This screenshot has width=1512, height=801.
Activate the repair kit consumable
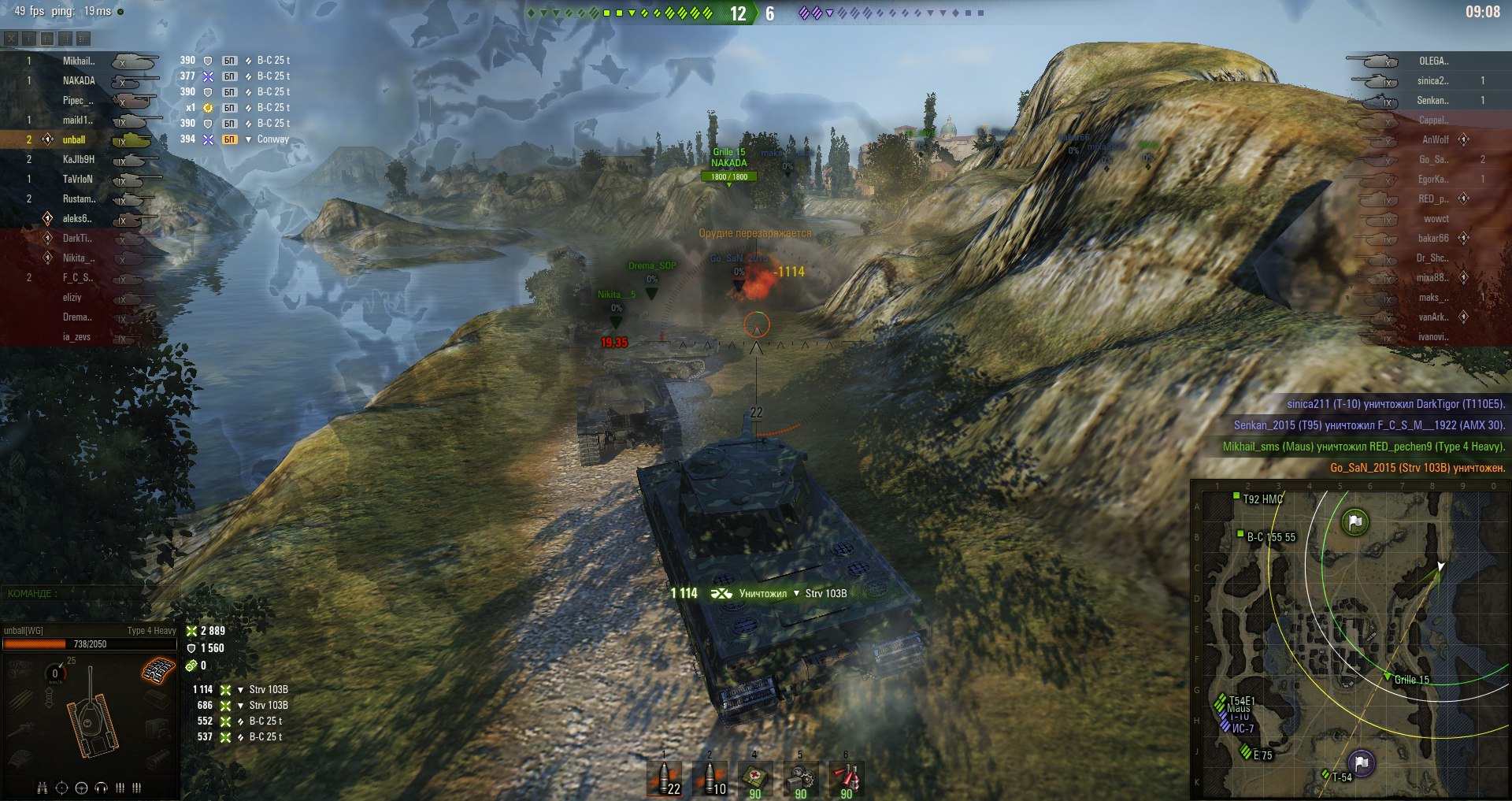point(800,778)
